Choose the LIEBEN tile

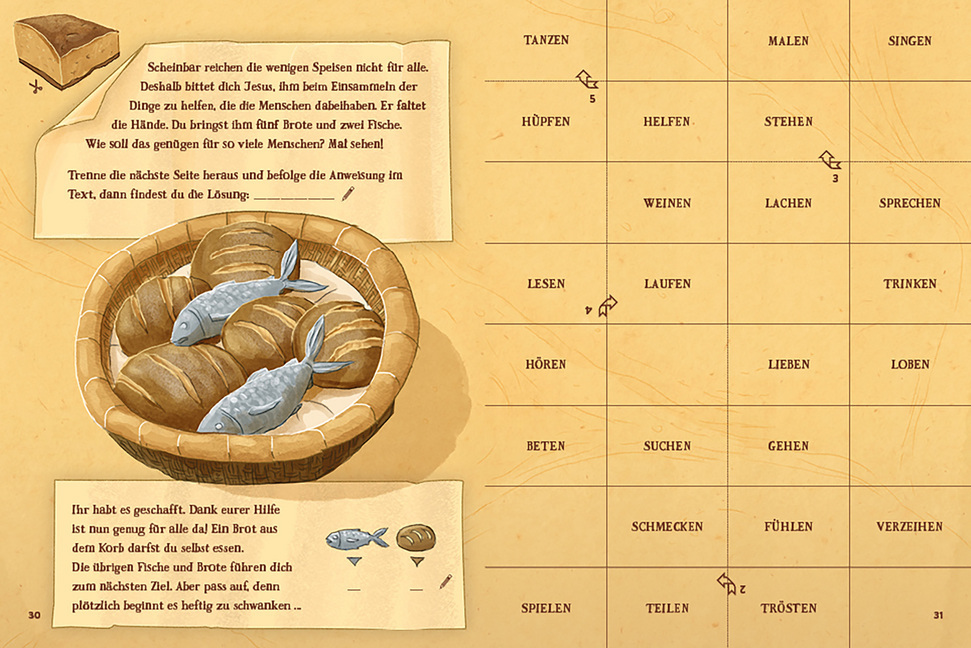pos(788,365)
